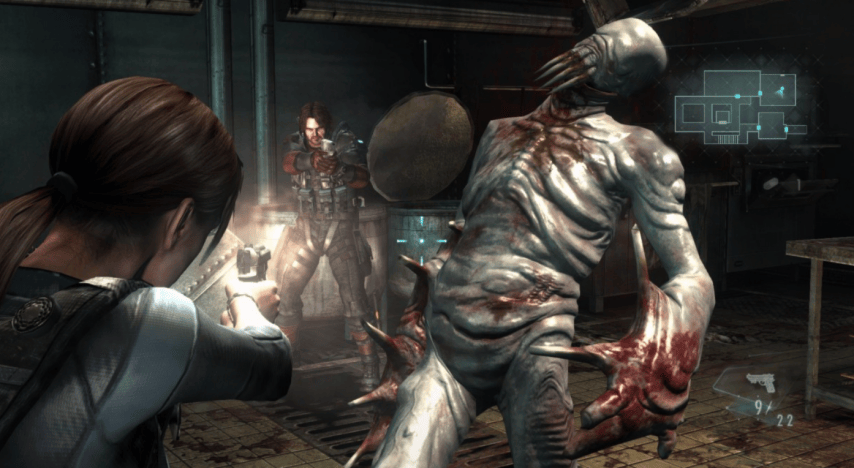Viewport: 854px width, 468px height.
Task: Open the minimap in the corner
Action: pos(739,106)
